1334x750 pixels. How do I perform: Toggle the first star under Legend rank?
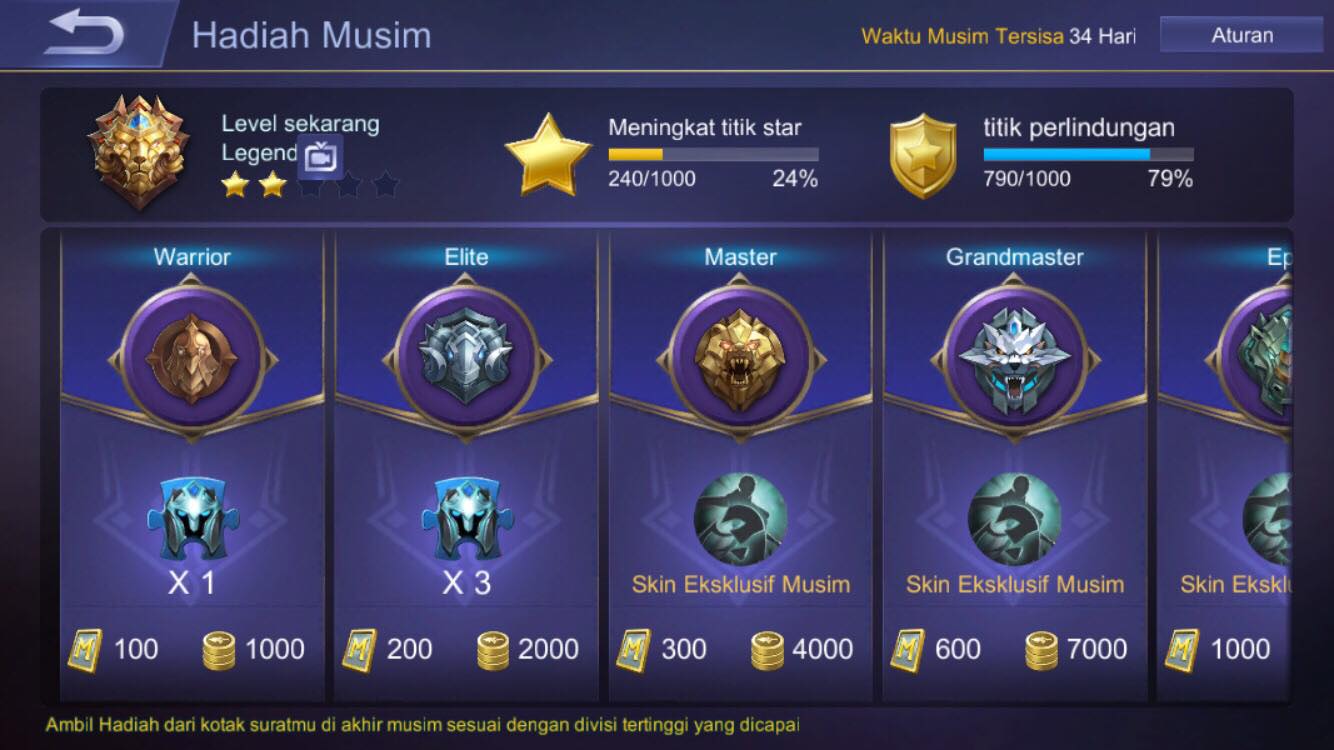click(x=233, y=185)
